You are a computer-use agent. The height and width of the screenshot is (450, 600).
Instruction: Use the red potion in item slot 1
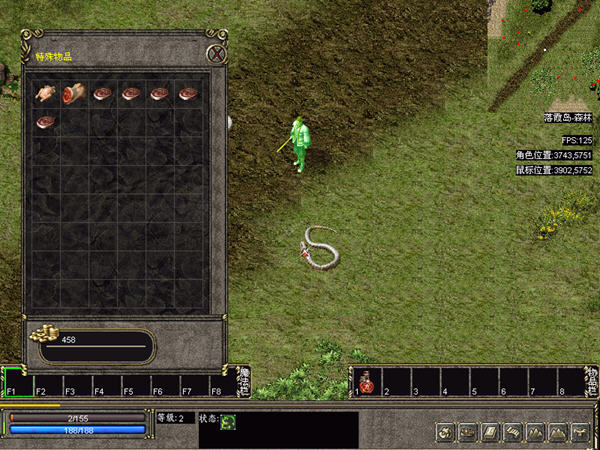[x=367, y=381]
